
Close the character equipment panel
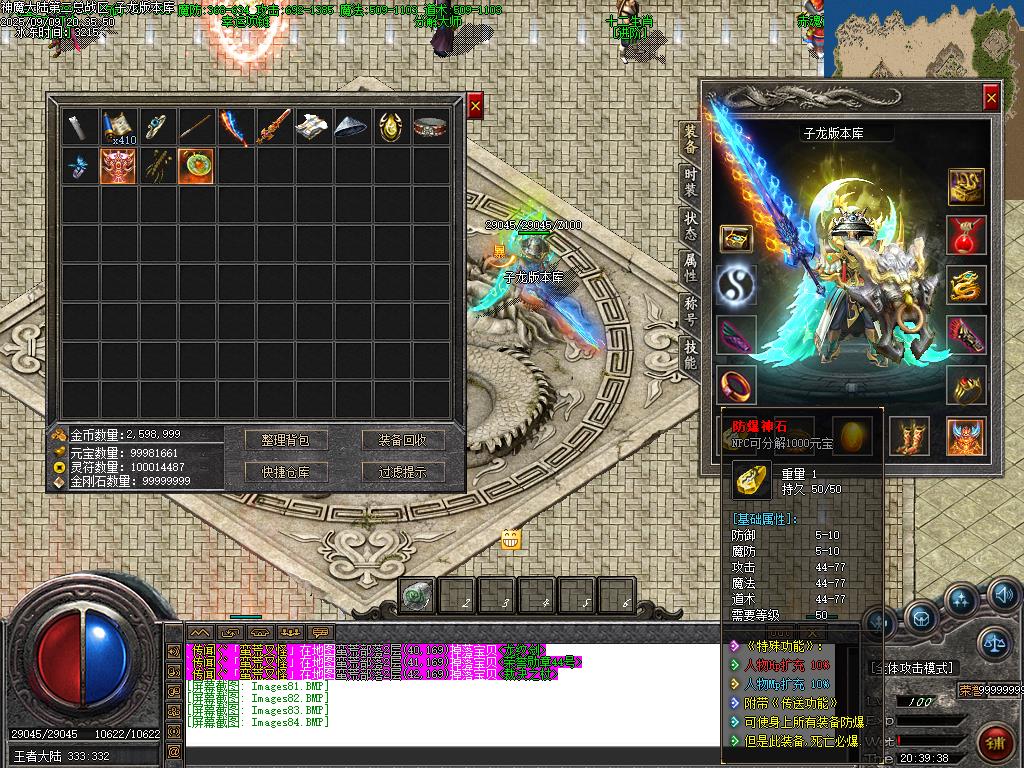[x=990, y=97]
